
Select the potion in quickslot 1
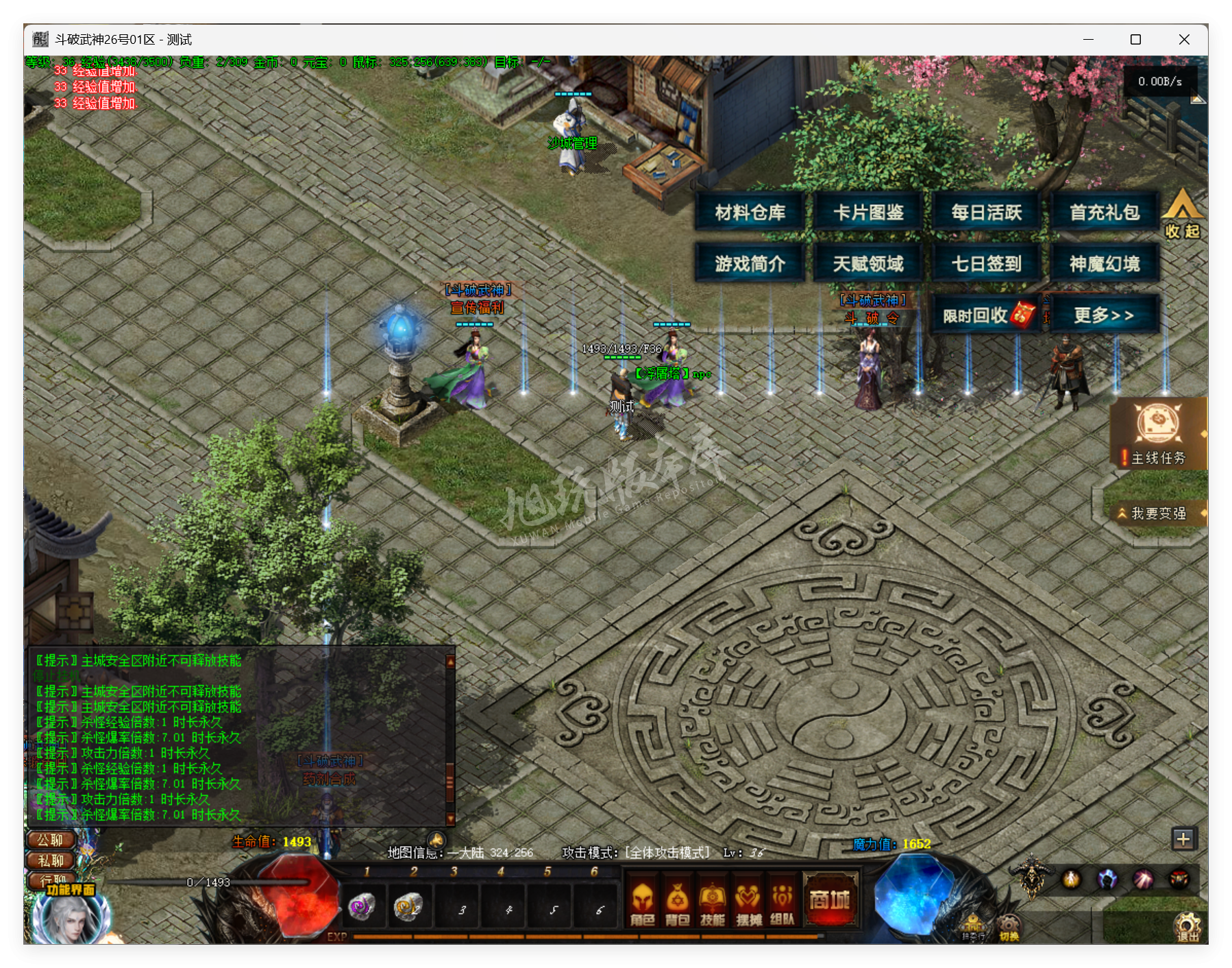(x=364, y=907)
